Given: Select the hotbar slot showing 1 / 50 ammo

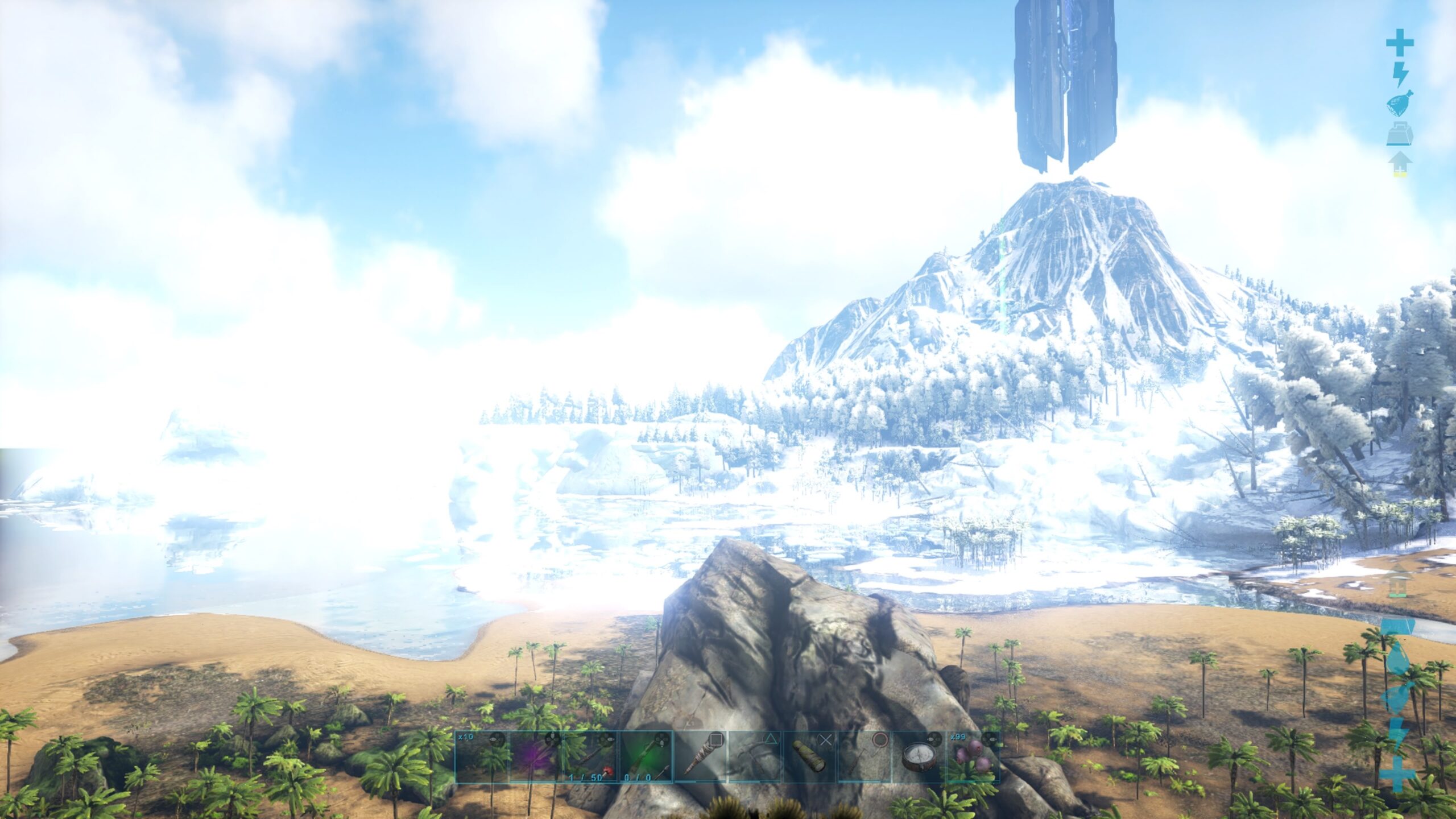Looking at the screenshot, I should 591,757.
